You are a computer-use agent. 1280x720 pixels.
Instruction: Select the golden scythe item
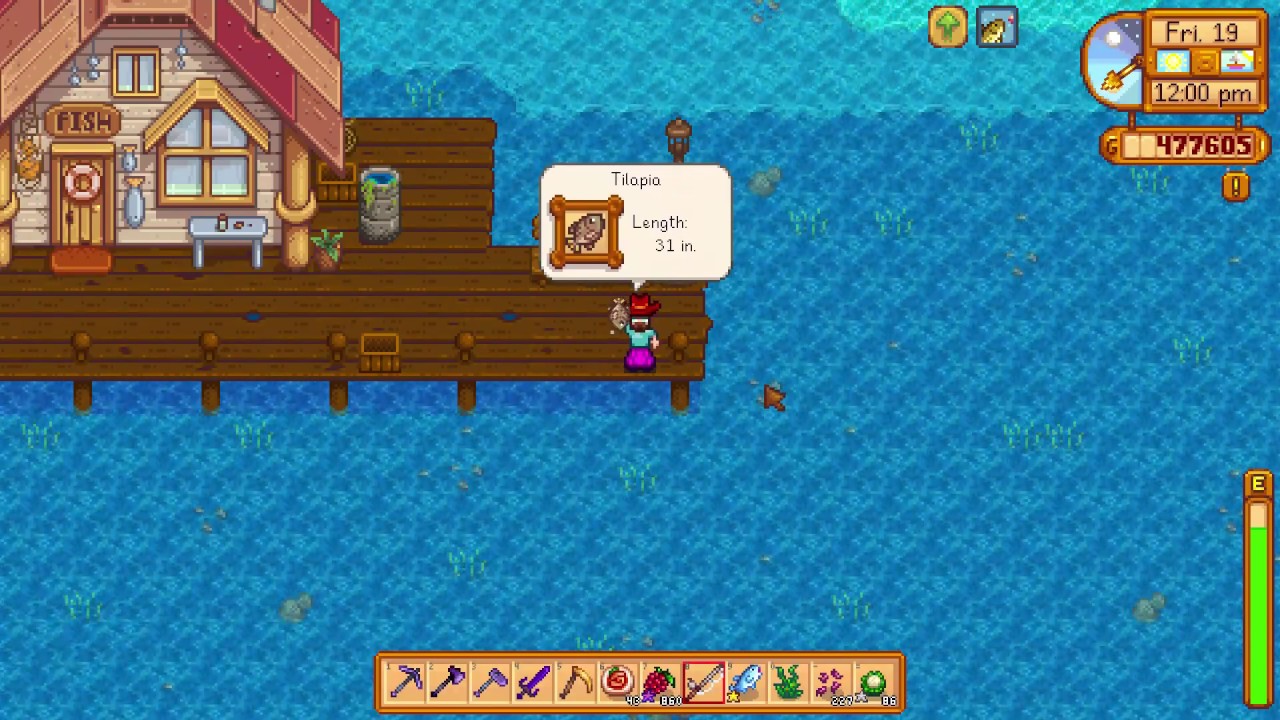(x=578, y=681)
